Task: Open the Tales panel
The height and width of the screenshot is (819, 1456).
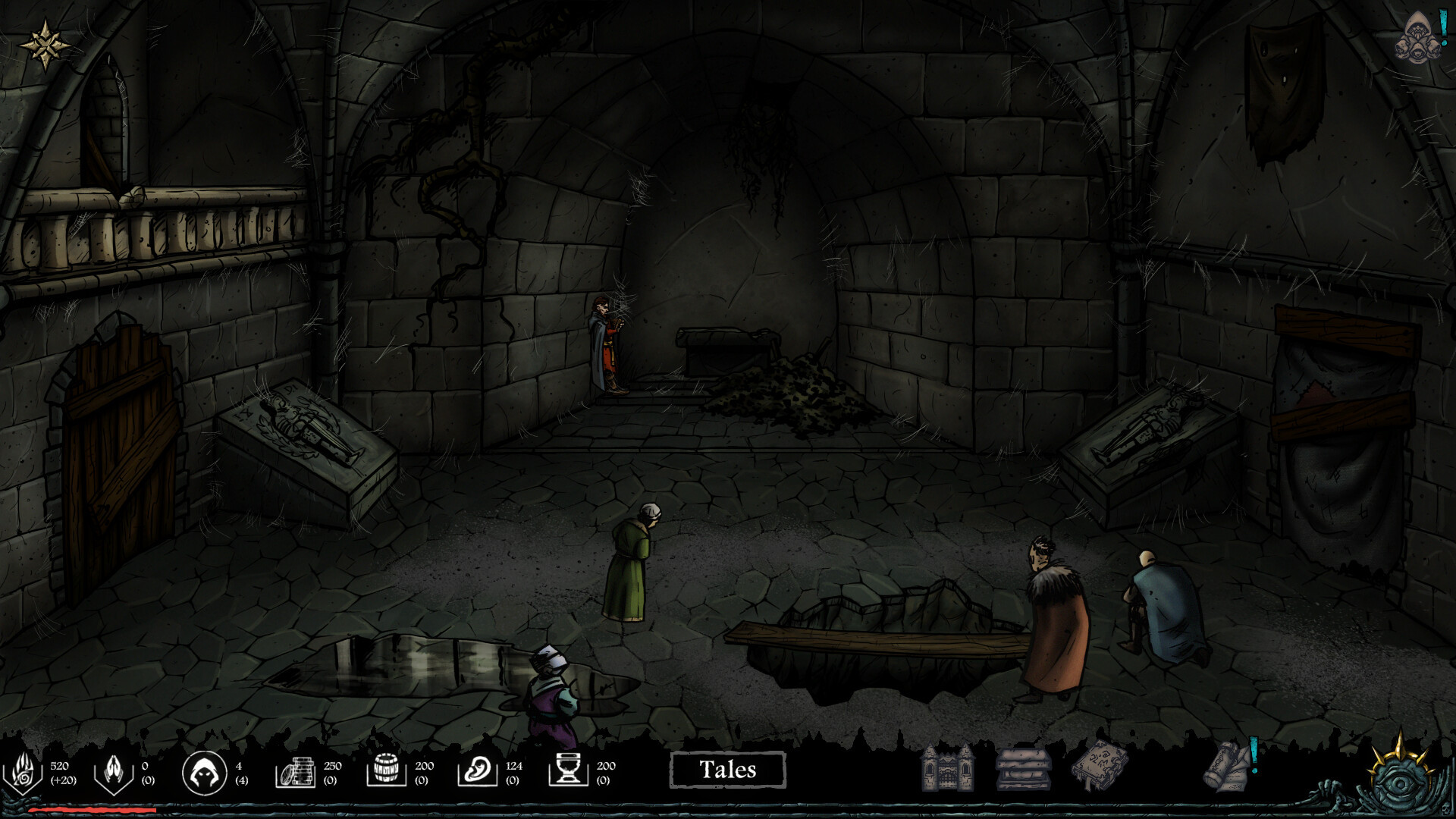Action: pyautogui.click(x=727, y=770)
